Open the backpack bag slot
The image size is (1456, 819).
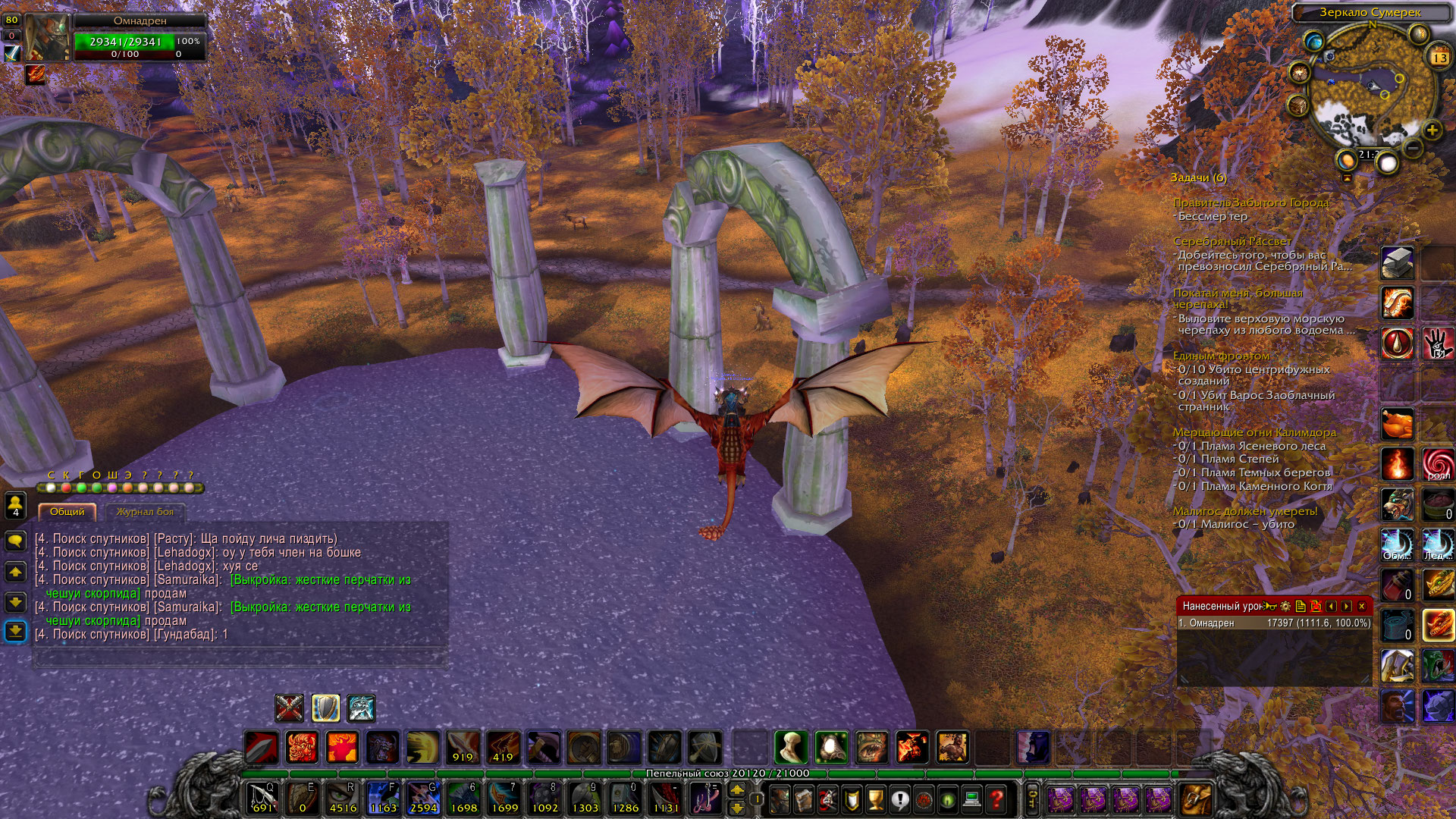pos(1196,799)
